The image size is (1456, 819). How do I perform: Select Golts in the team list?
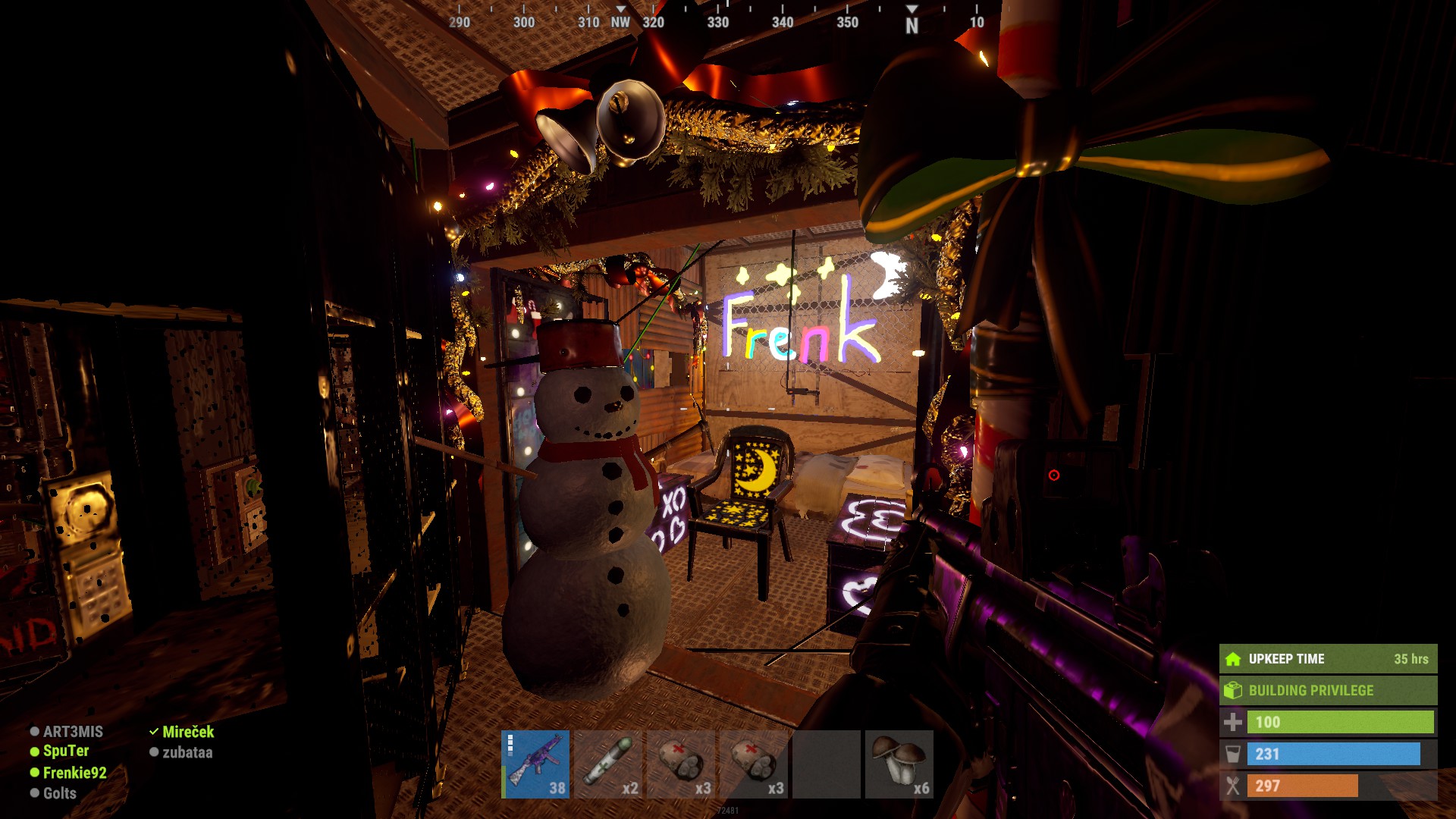(x=59, y=793)
